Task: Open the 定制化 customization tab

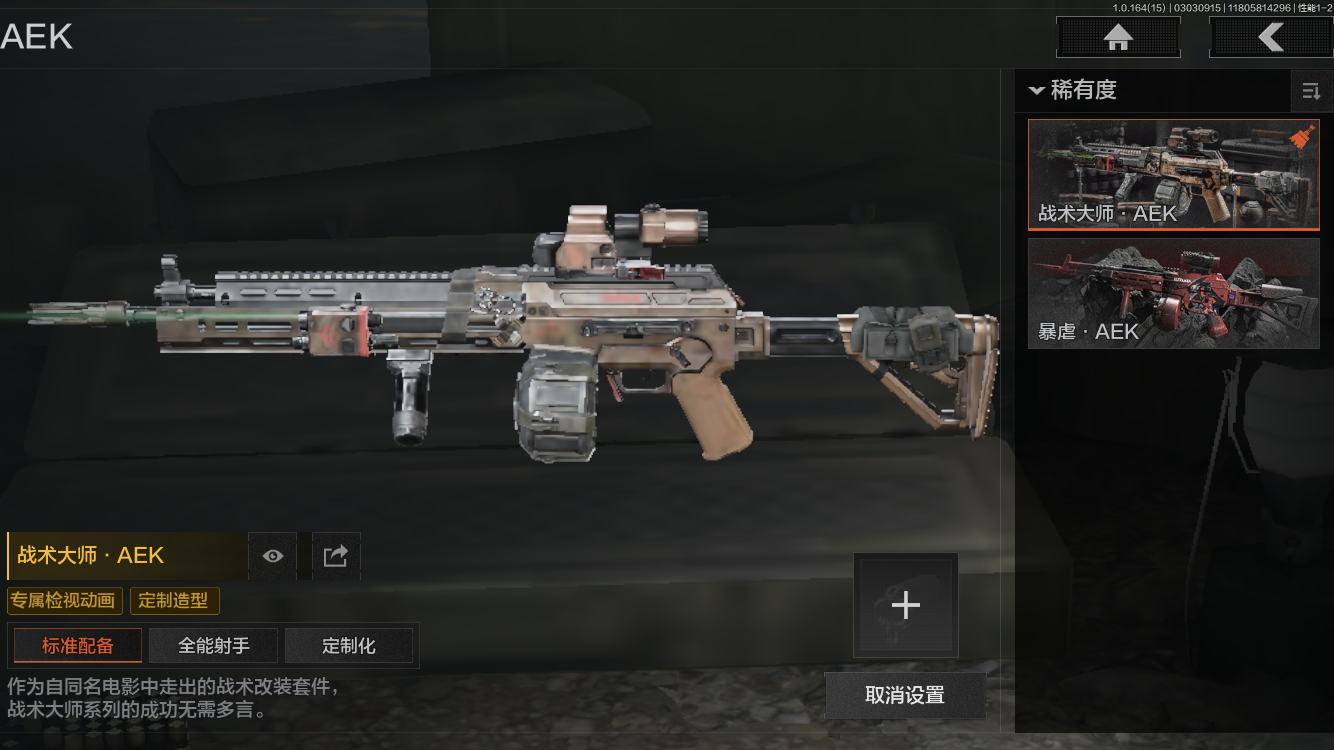Action: [x=349, y=646]
